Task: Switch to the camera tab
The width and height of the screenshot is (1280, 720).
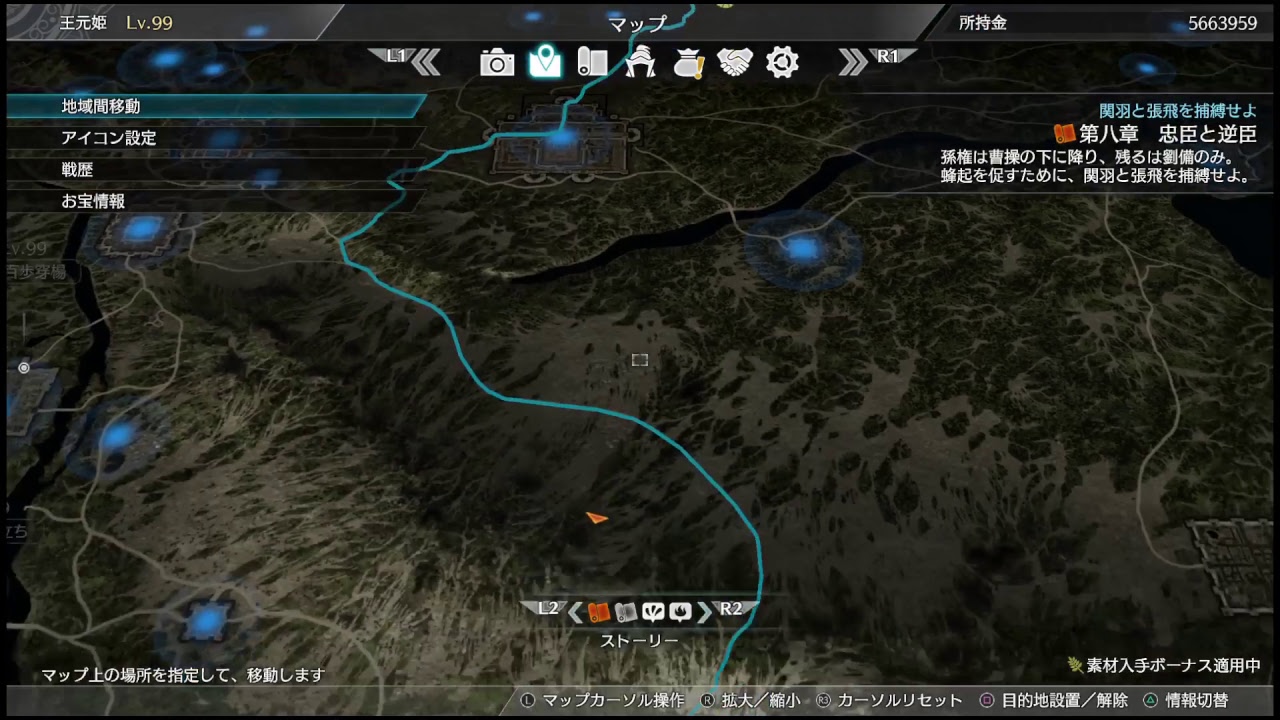Action: 497,63
